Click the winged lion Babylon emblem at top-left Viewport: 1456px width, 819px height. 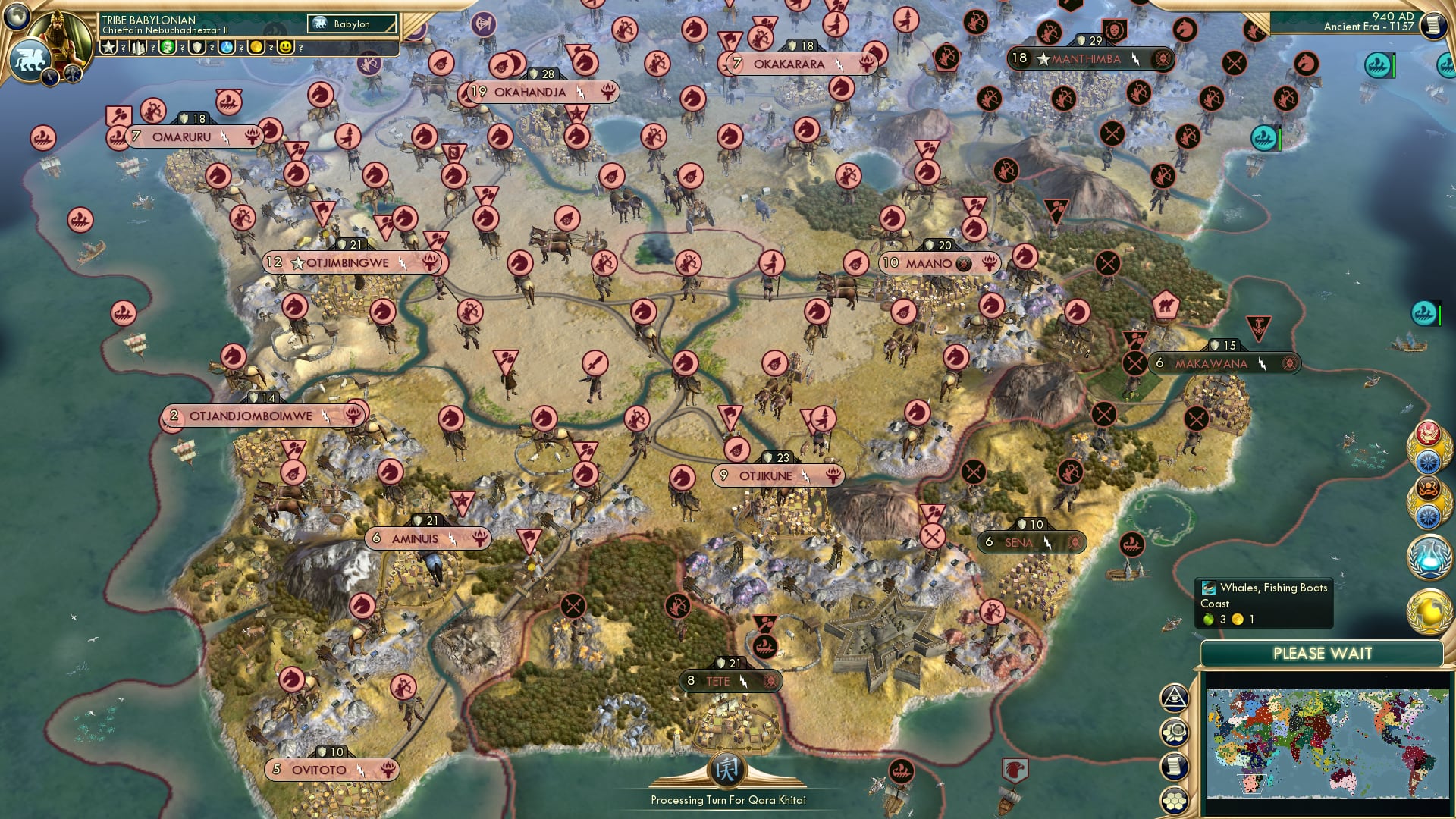(30, 59)
